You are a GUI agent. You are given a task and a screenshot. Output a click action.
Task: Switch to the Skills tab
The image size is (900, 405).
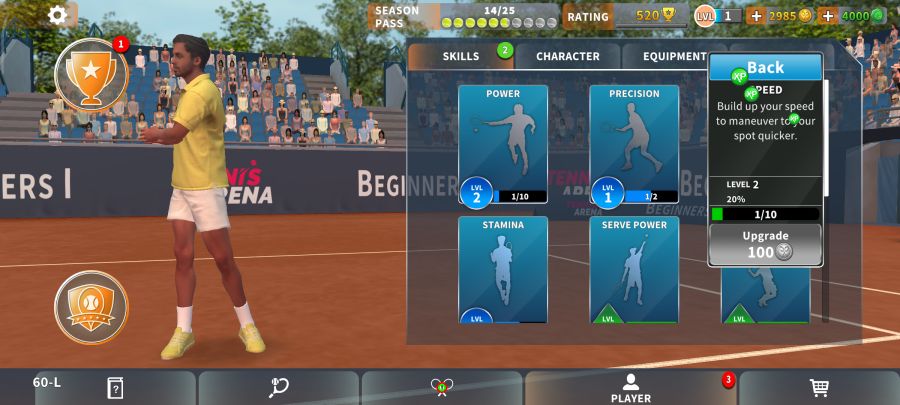pyautogui.click(x=462, y=56)
